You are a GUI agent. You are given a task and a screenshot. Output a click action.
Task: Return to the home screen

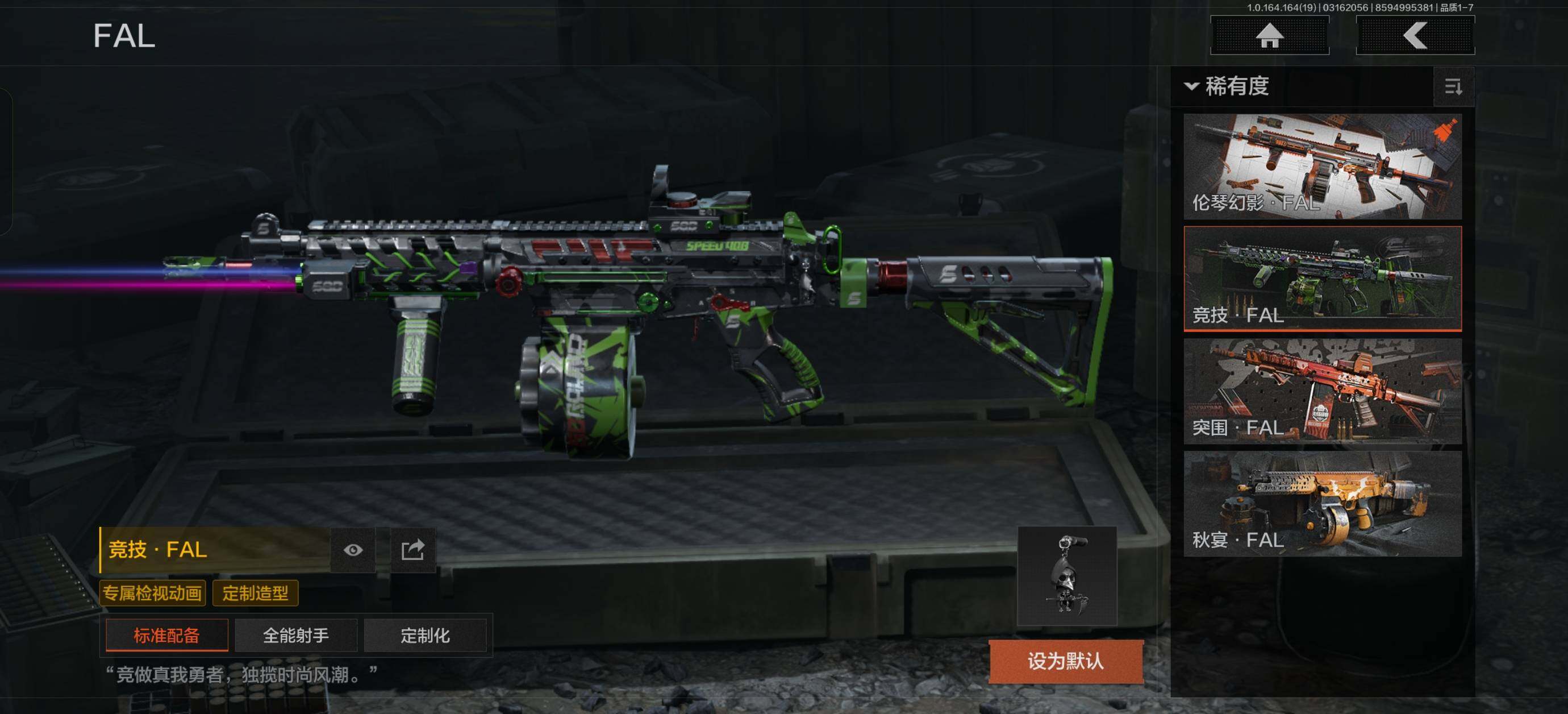tap(1269, 35)
